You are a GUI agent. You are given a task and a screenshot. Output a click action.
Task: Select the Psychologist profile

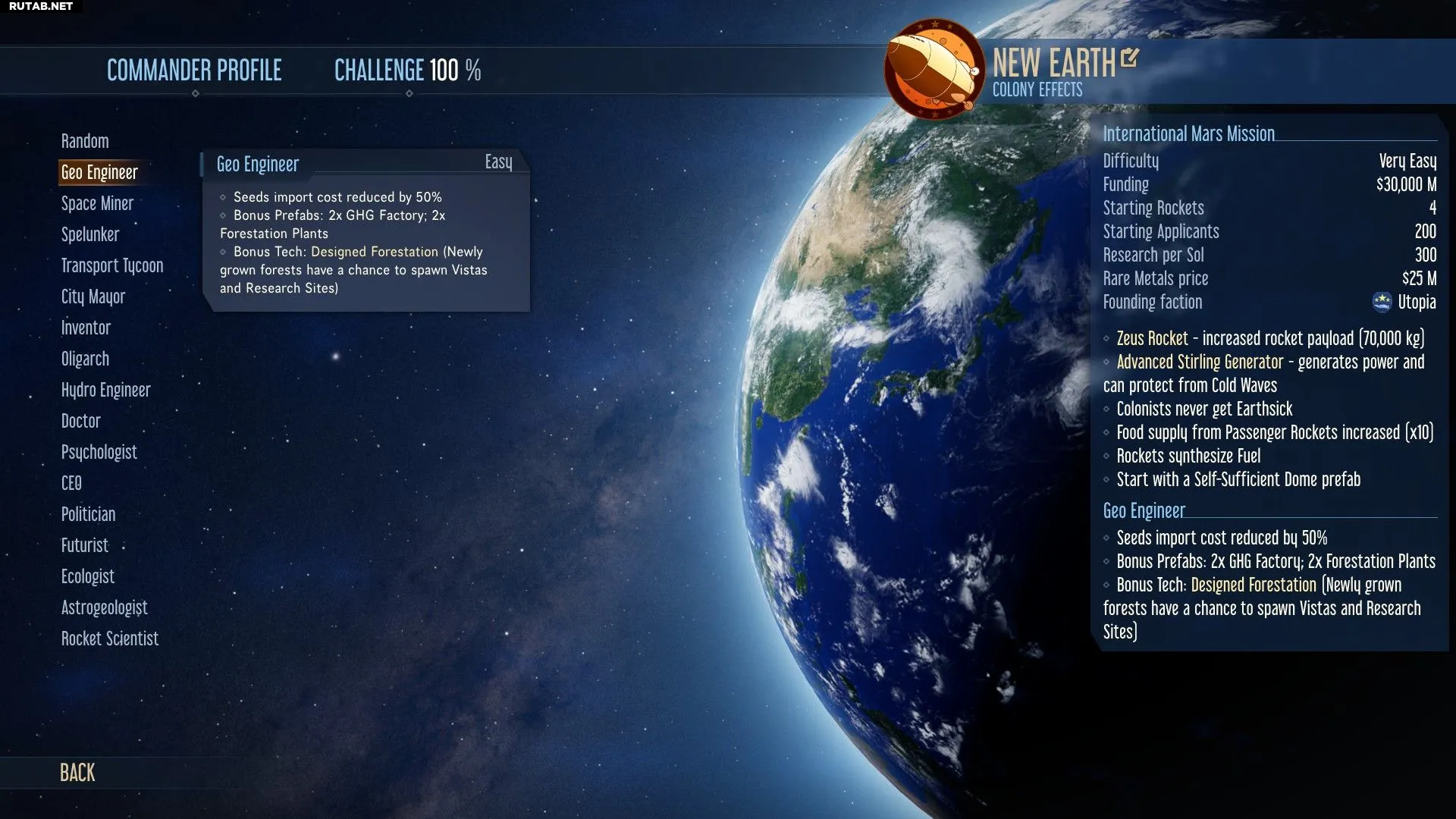tap(99, 453)
